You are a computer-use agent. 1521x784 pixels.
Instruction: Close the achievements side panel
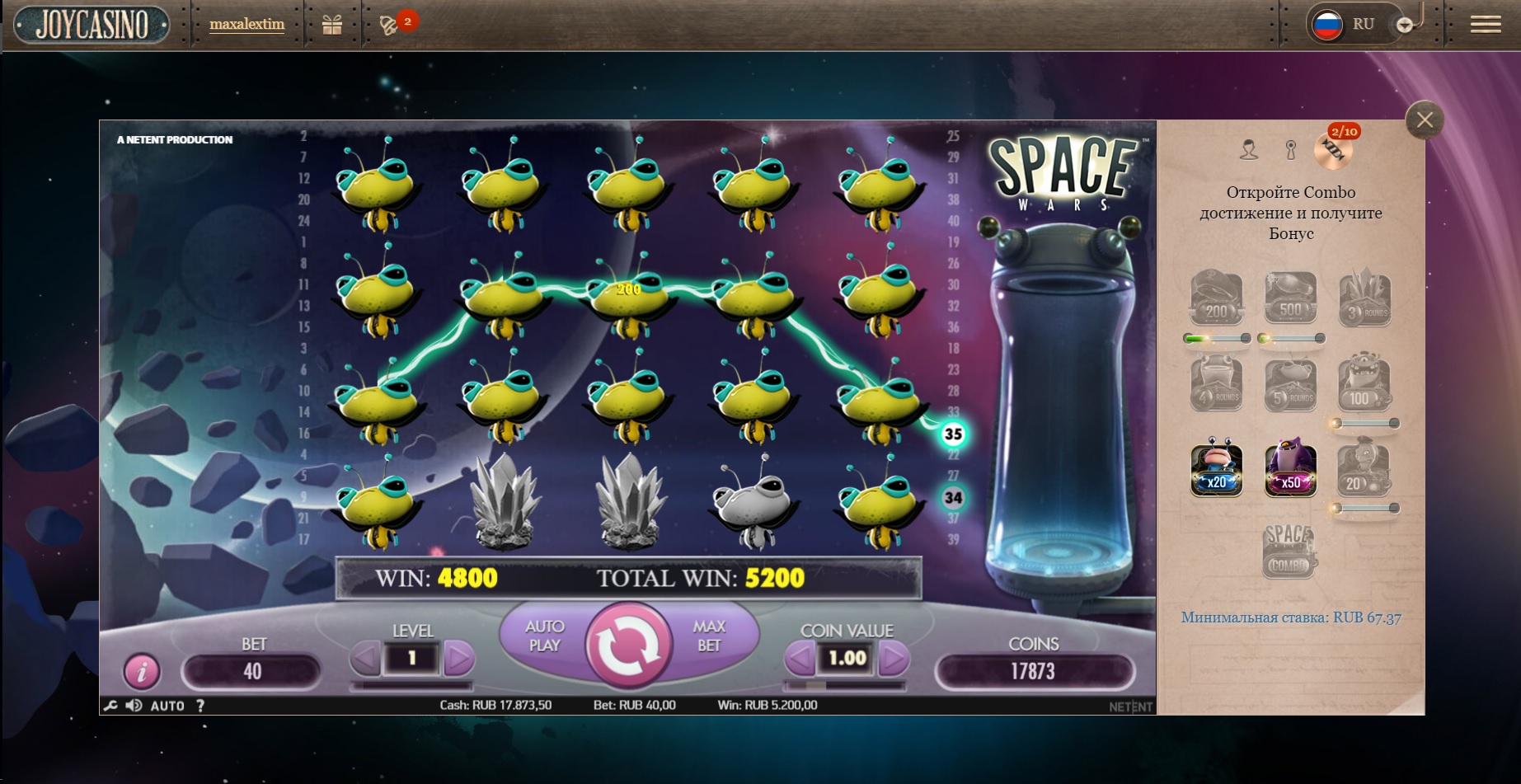[x=1425, y=120]
